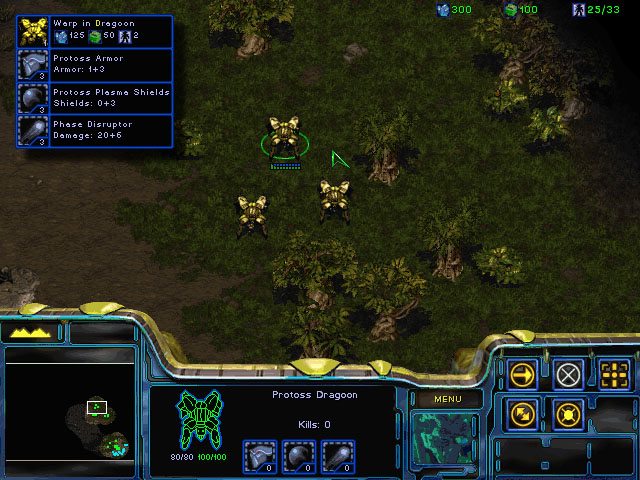
Task: Activate the Hold Position command
Action: [569, 413]
